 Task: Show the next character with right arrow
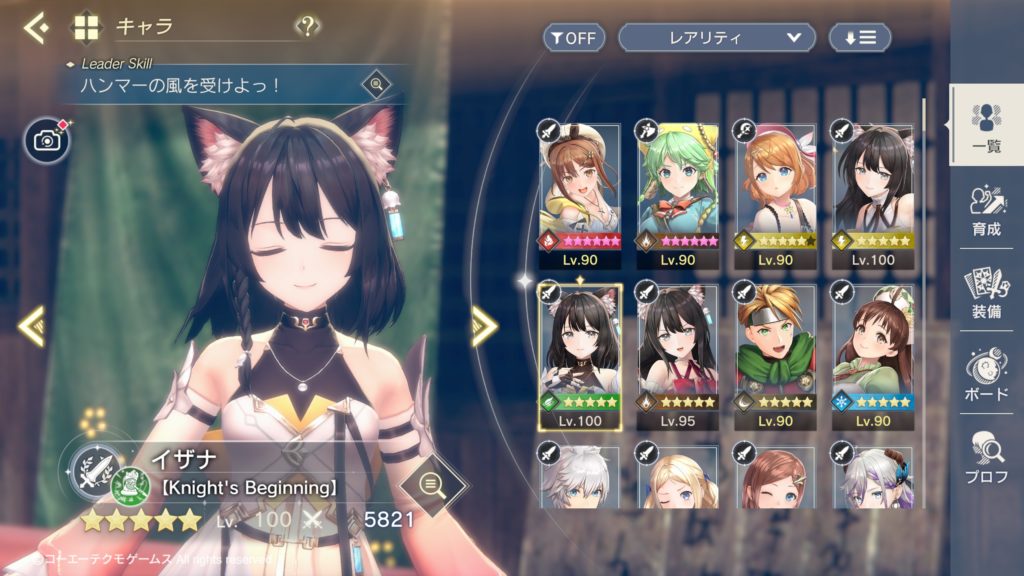tap(484, 325)
